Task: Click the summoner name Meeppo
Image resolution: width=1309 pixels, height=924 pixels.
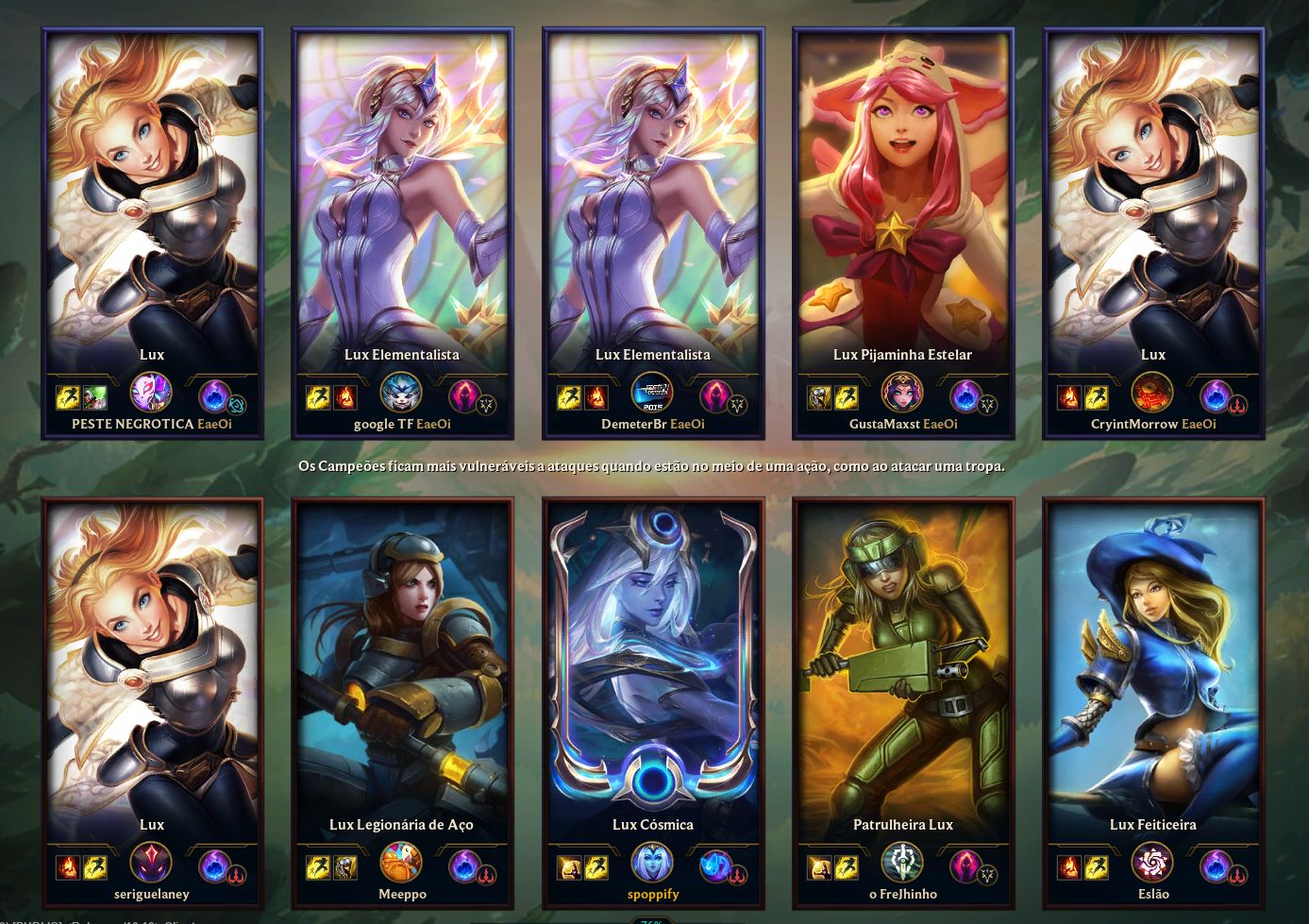Action: pyautogui.click(x=403, y=894)
